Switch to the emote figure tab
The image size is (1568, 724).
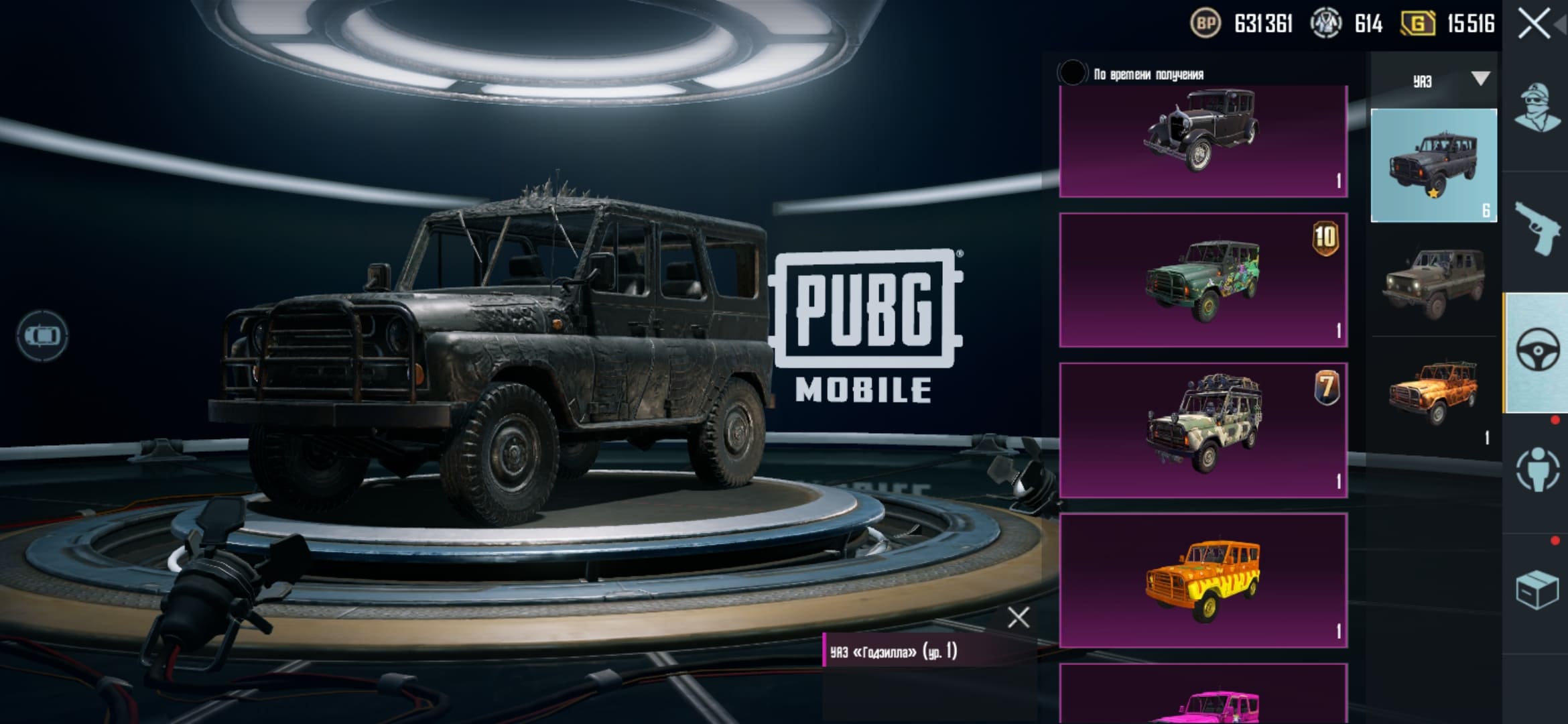click(x=1536, y=469)
